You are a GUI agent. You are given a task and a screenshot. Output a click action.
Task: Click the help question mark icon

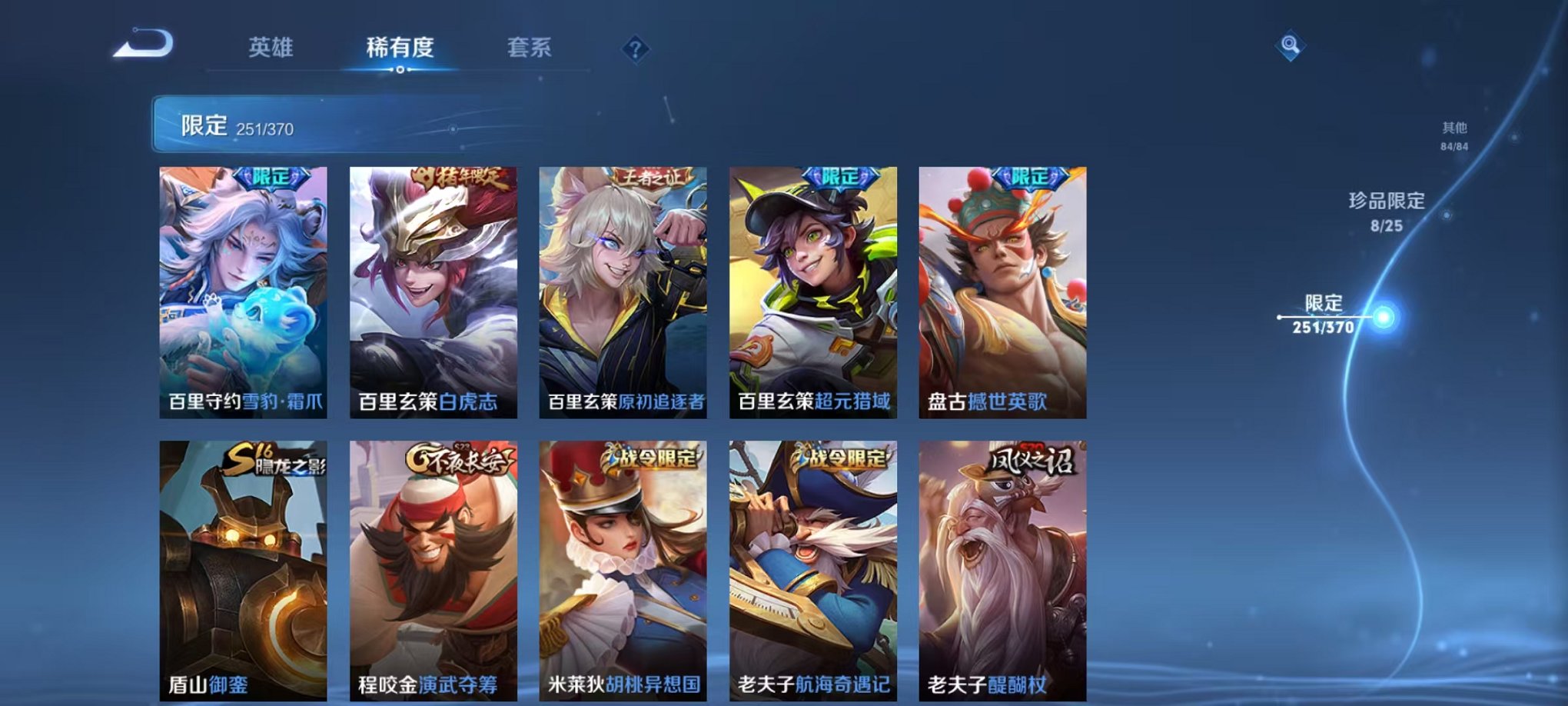[634, 48]
